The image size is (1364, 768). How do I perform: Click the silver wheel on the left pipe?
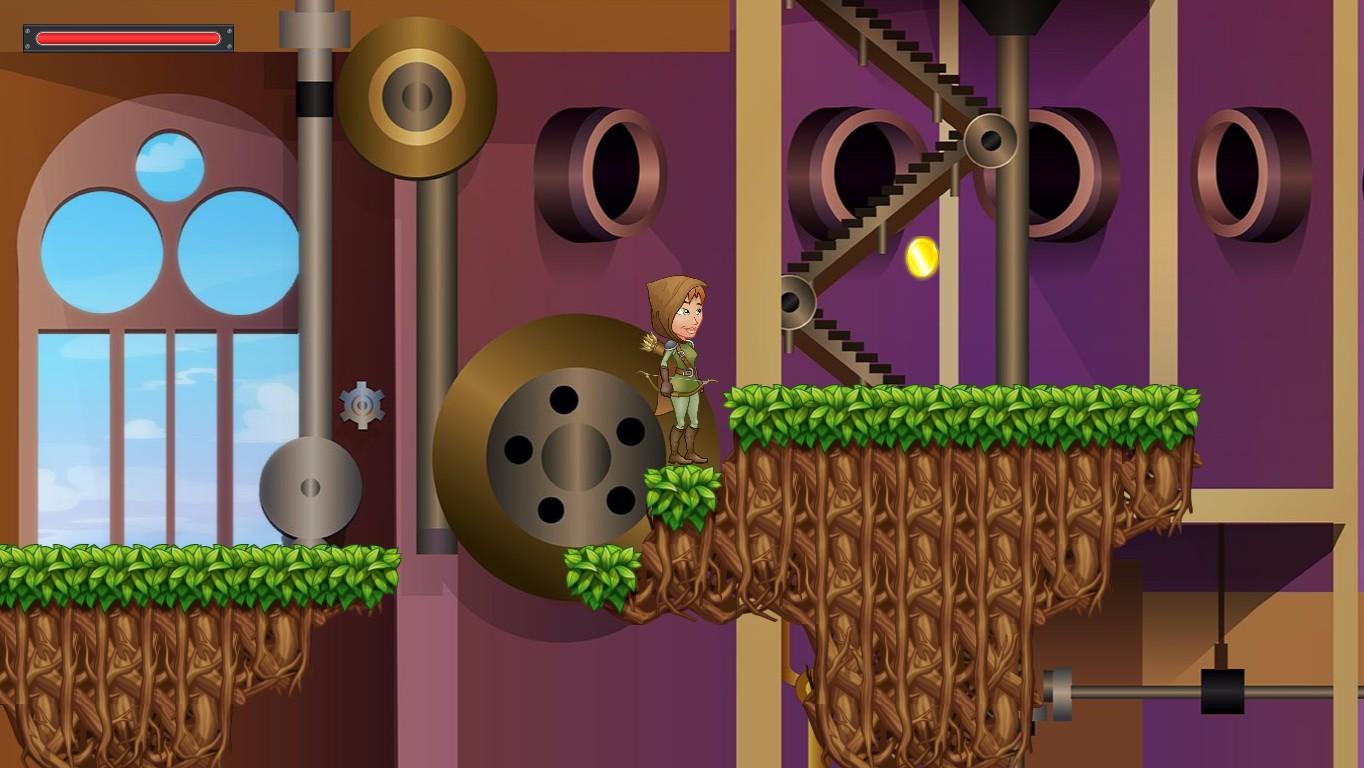coord(309,490)
